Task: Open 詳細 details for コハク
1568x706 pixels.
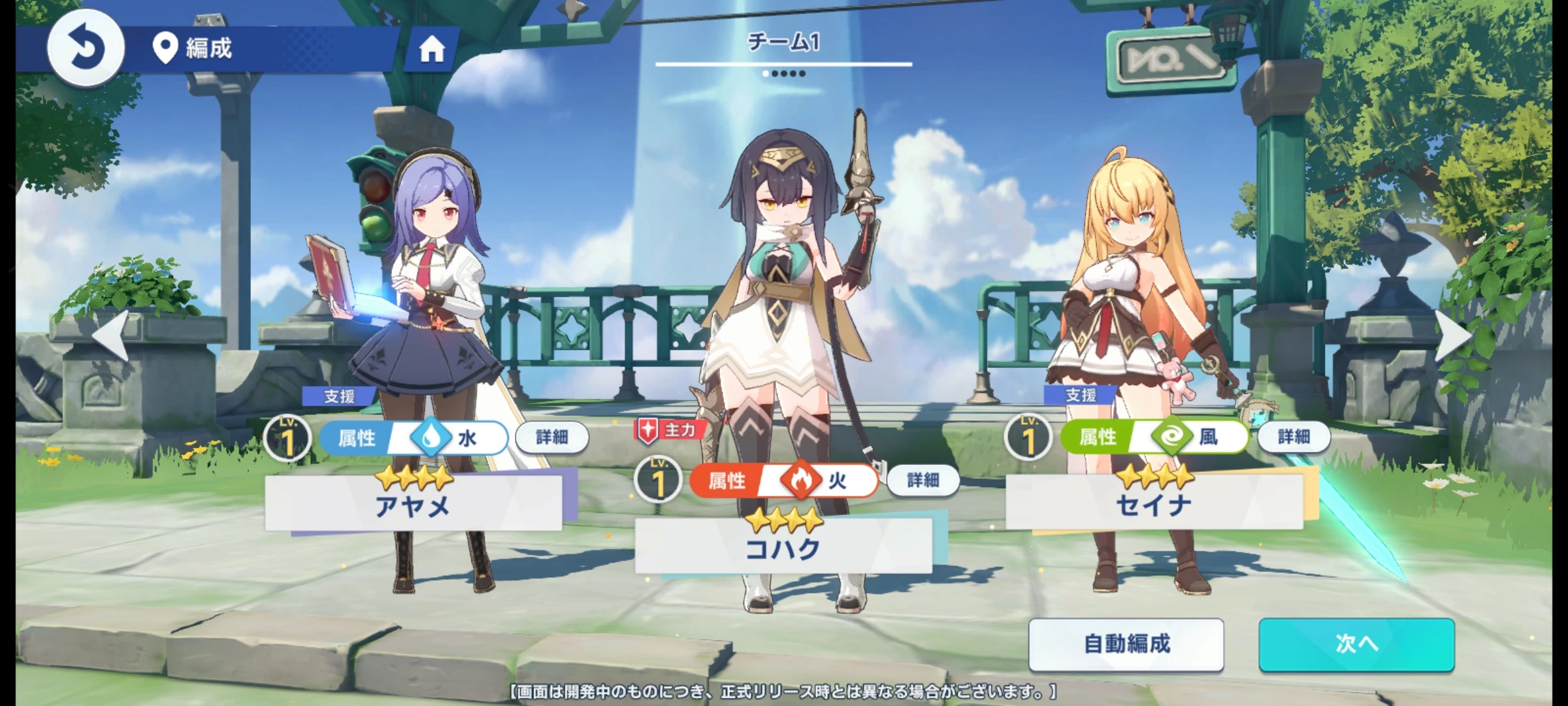Action: pos(923,481)
